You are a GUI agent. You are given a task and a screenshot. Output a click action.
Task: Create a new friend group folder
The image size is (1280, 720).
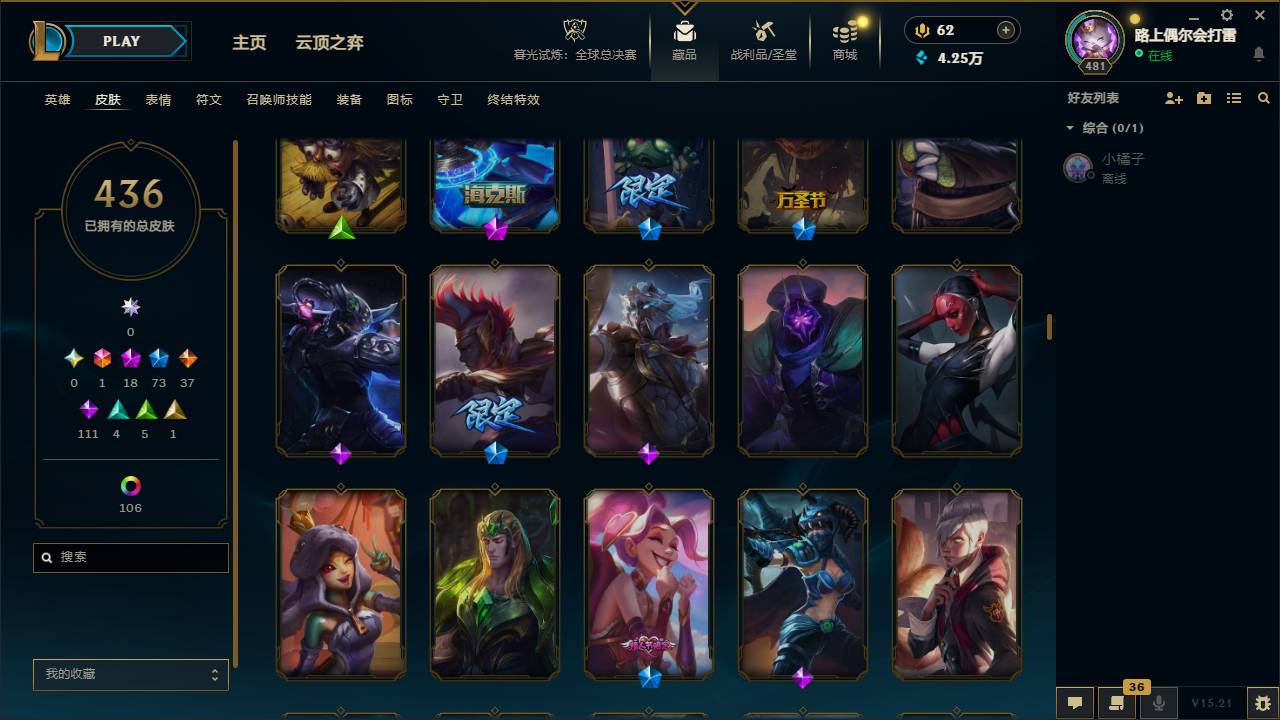pyautogui.click(x=1201, y=97)
